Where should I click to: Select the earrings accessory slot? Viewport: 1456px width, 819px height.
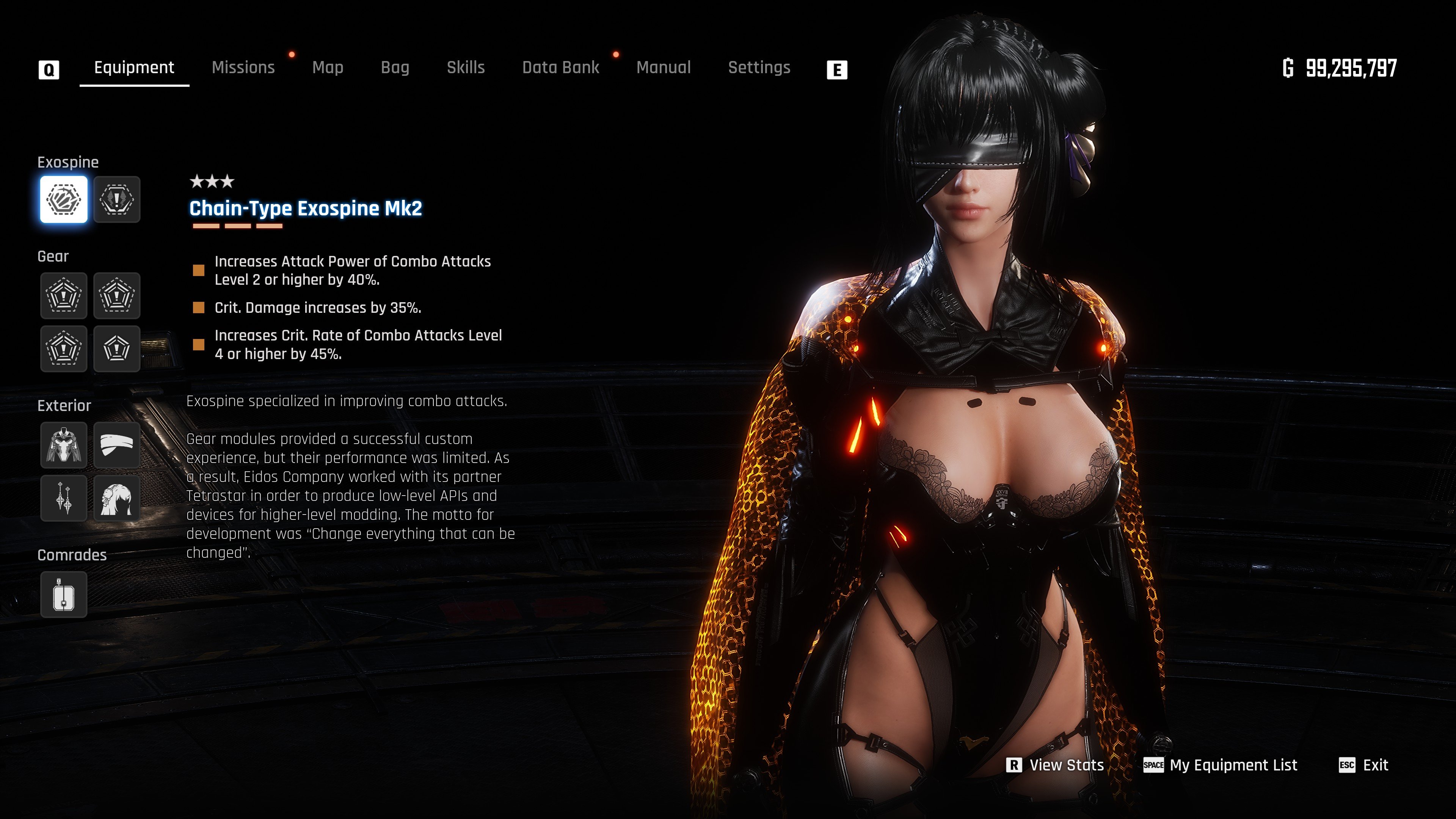pyautogui.click(x=64, y=498)
